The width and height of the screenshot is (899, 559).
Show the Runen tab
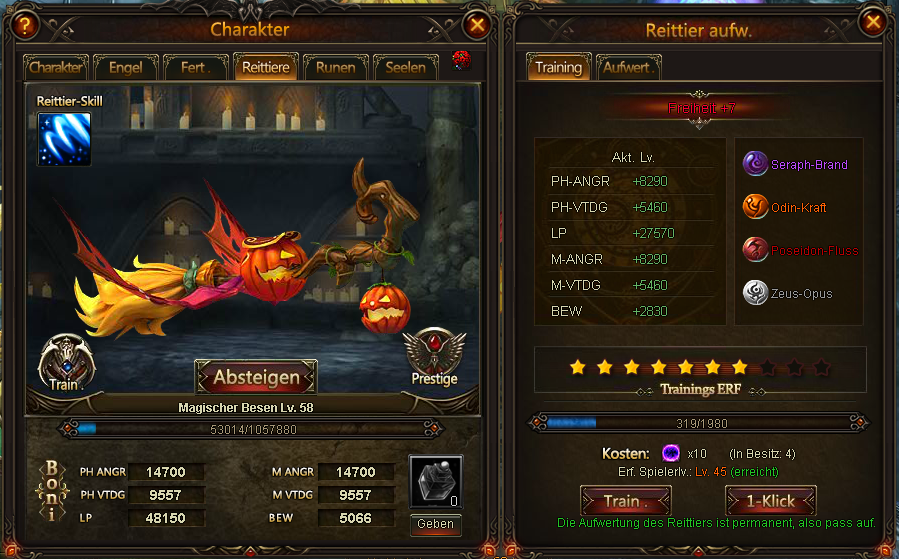click(335, 68)
